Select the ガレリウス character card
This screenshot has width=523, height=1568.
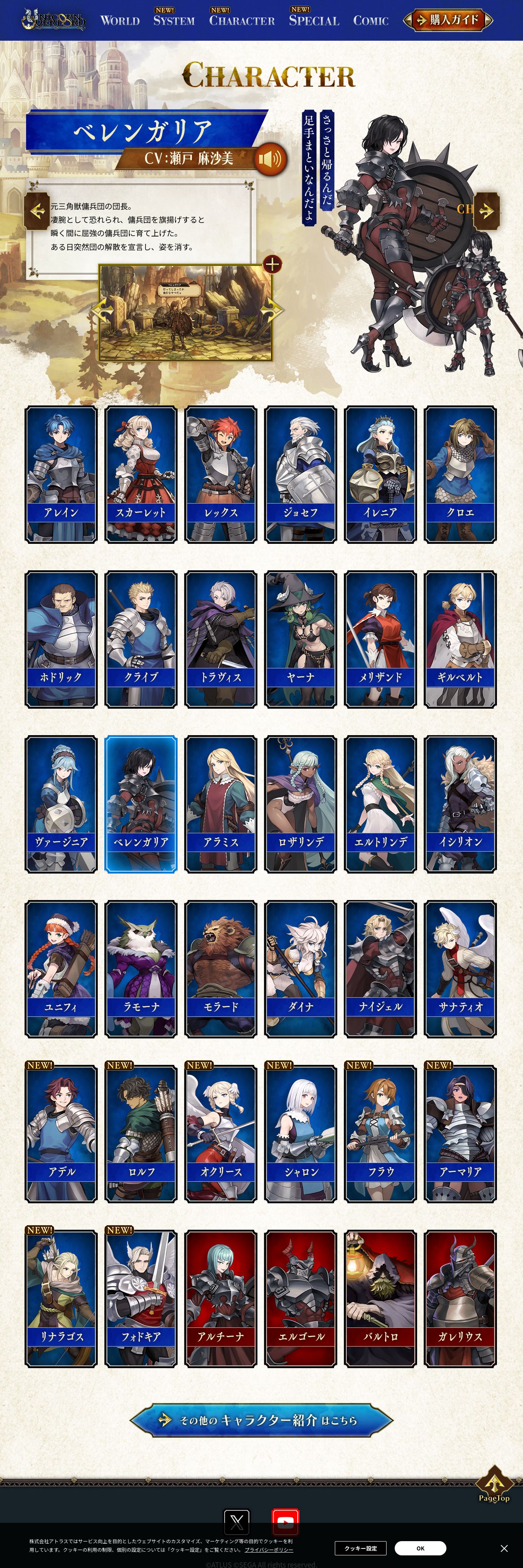460,1299
